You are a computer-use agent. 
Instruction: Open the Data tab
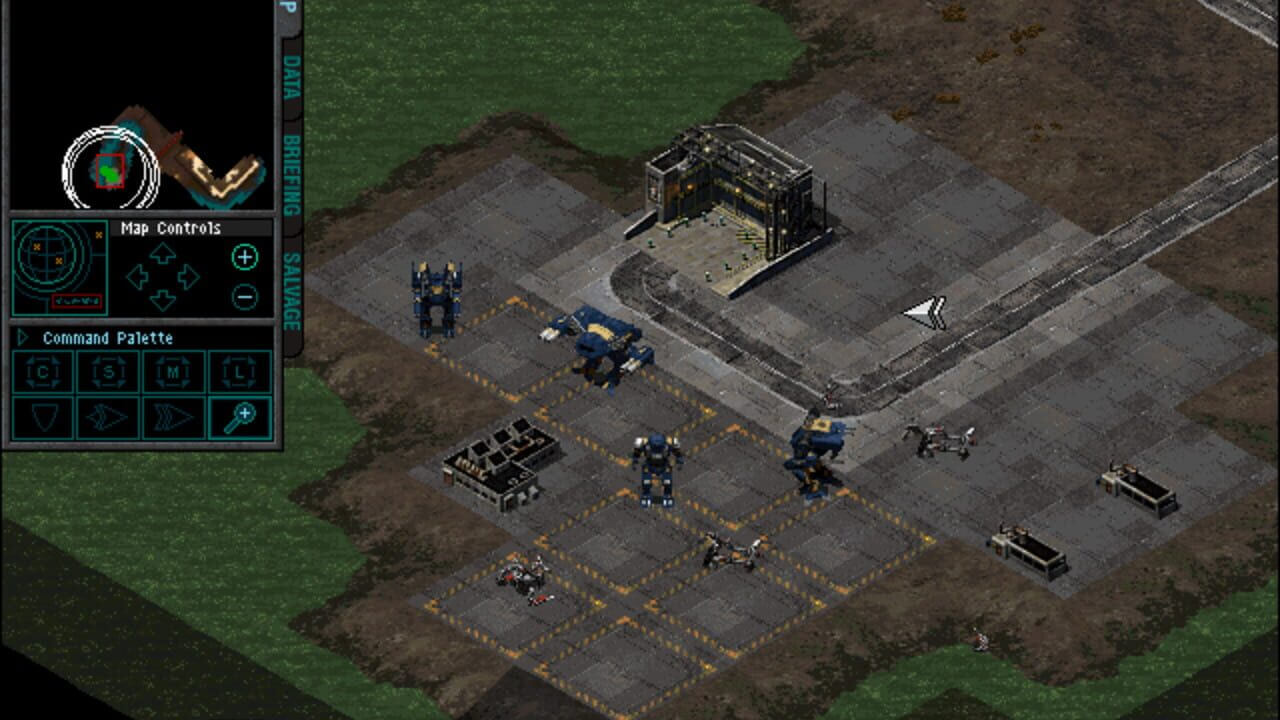click(291, 76)
